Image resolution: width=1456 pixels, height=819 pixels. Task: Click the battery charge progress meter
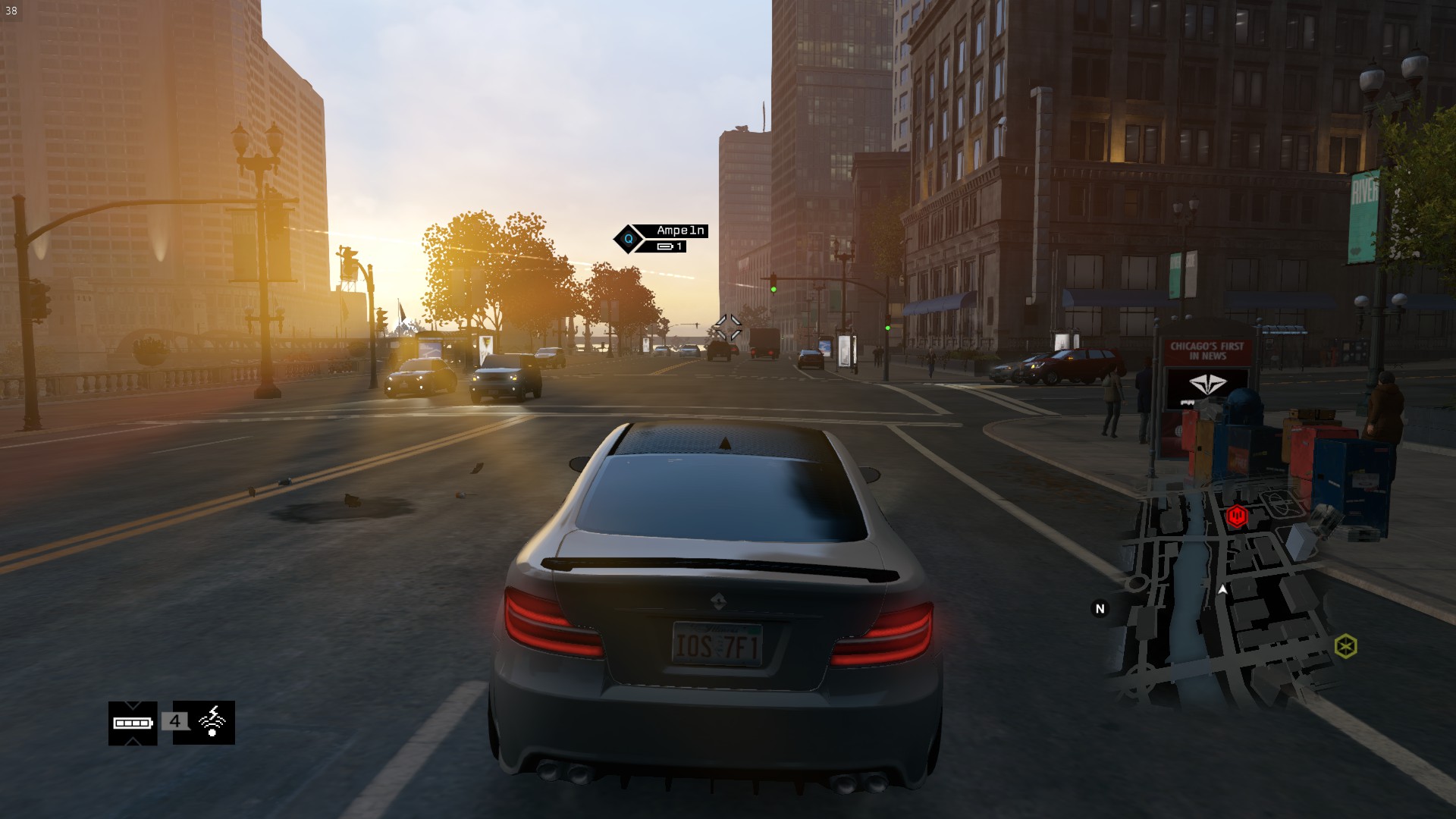click(132, 723)
